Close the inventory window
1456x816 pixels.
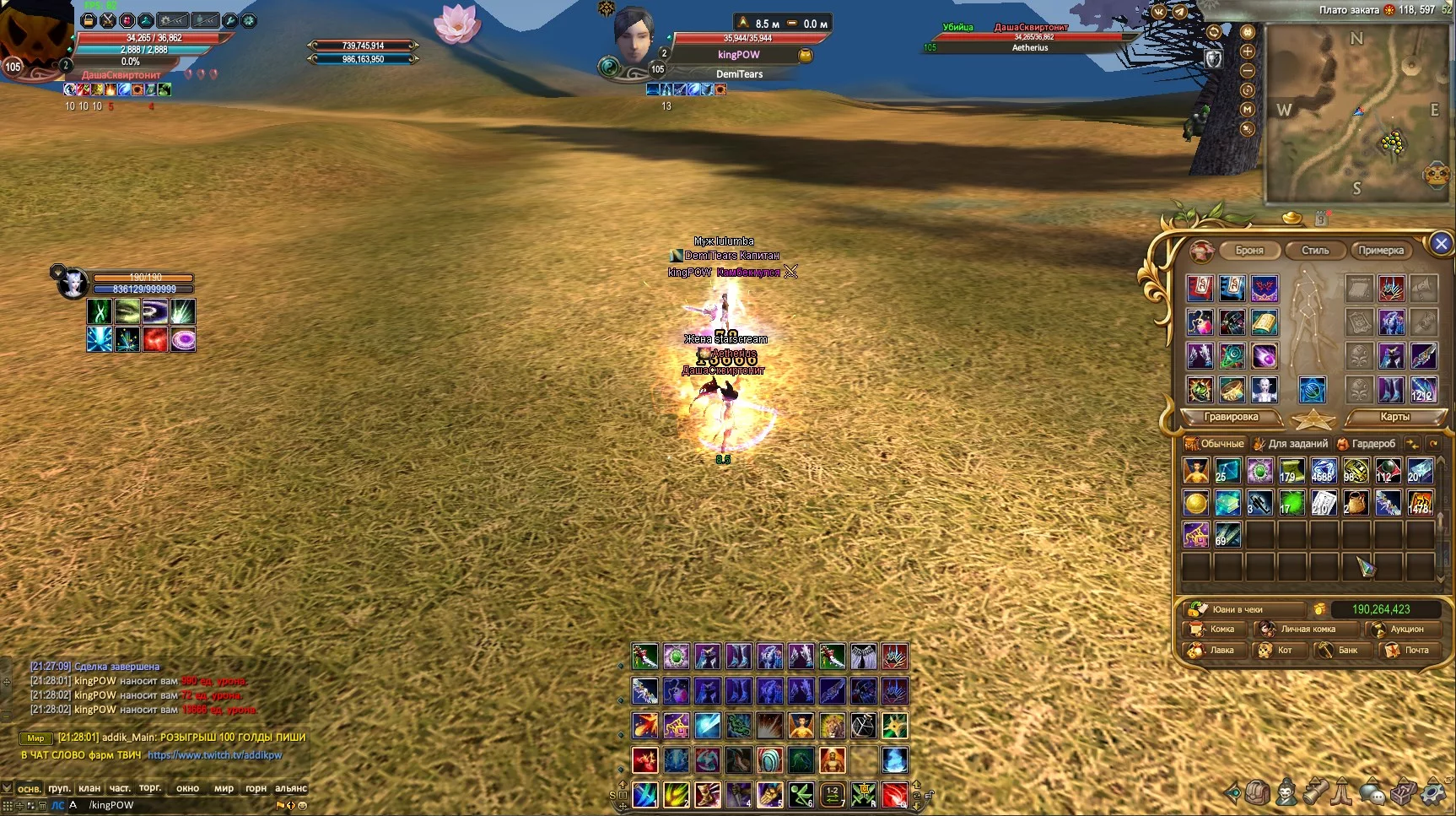tap(1440, 245)
